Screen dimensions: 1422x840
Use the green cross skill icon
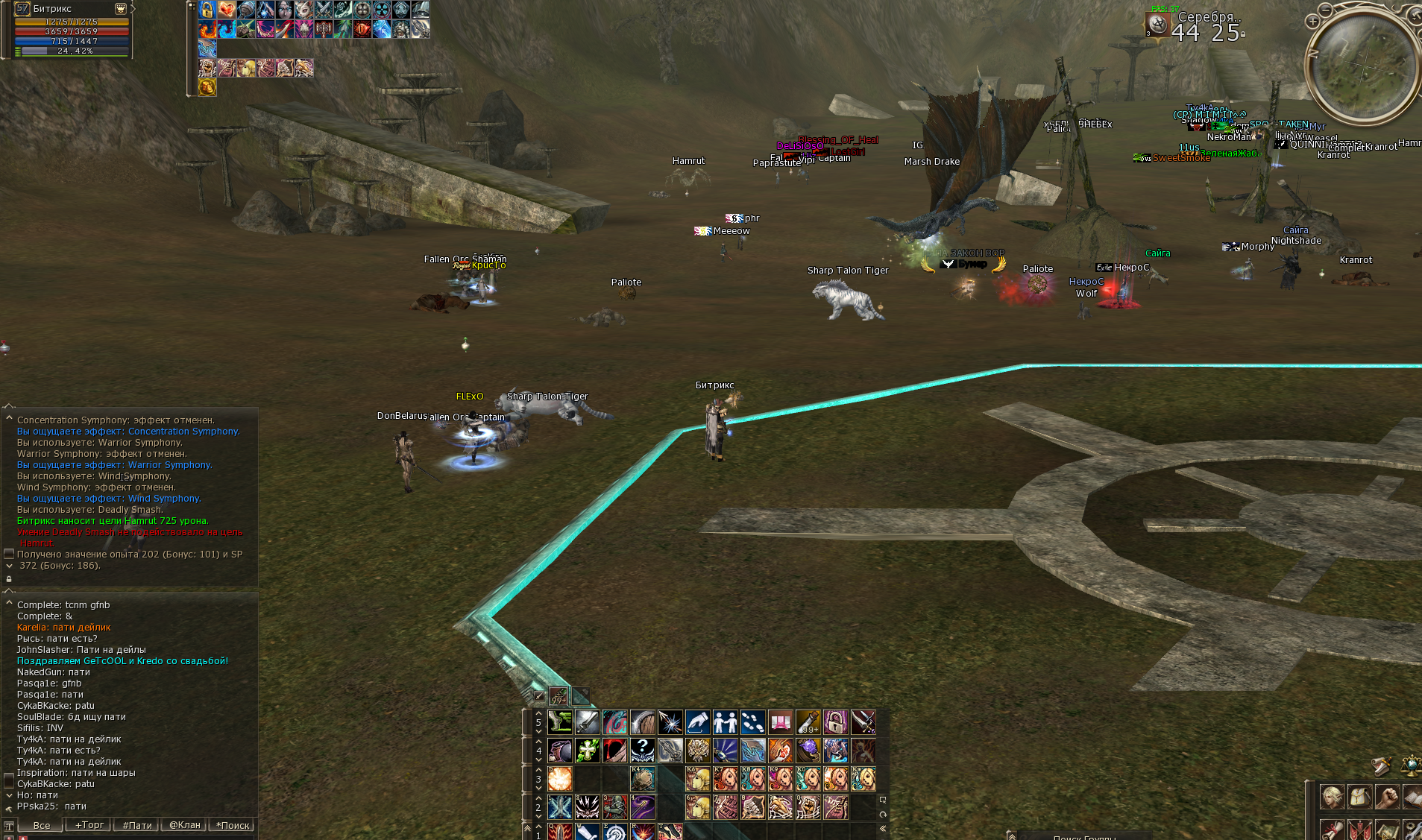[587, 750]
